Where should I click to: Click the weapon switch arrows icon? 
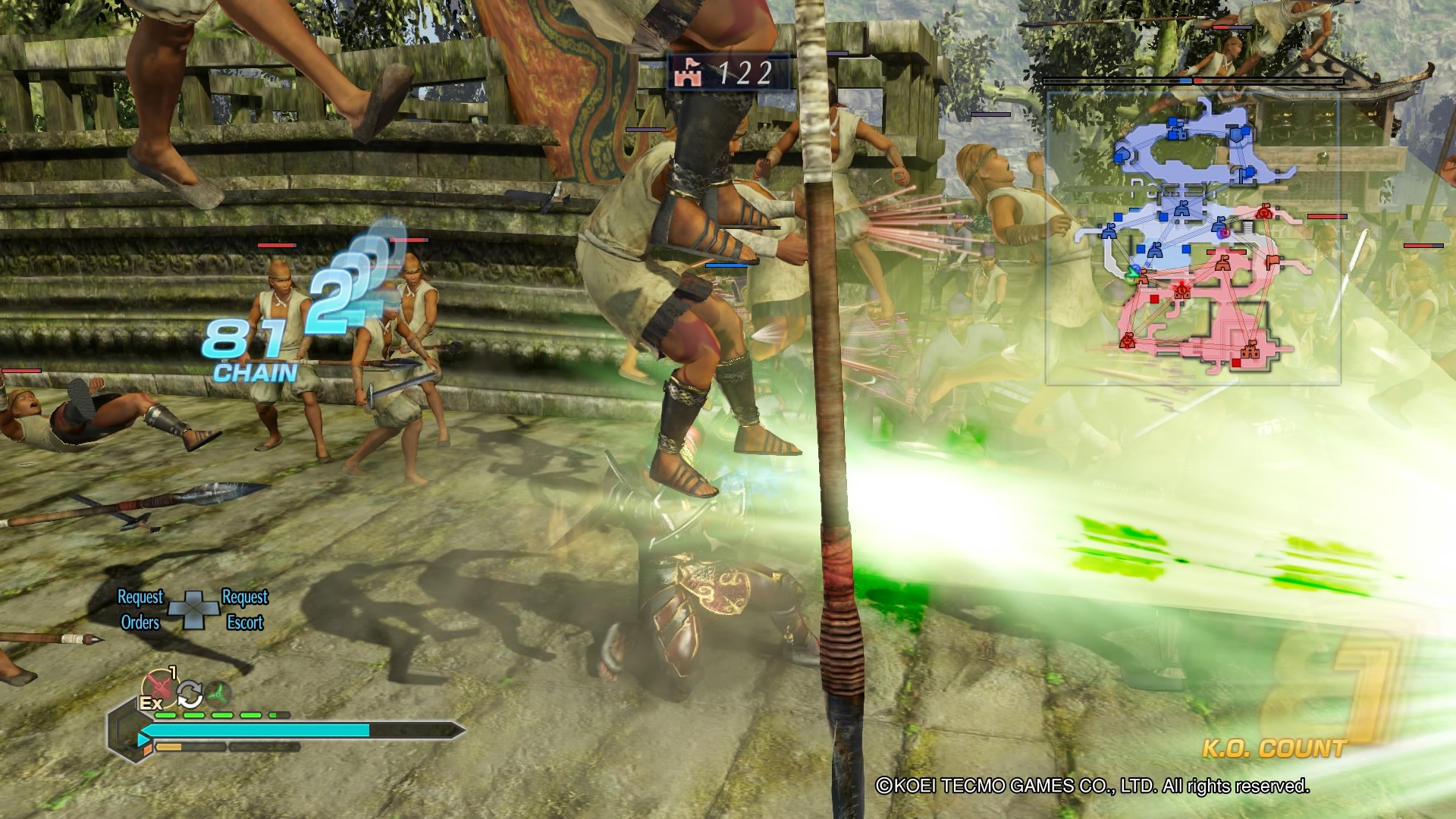[x=189, y=695]
